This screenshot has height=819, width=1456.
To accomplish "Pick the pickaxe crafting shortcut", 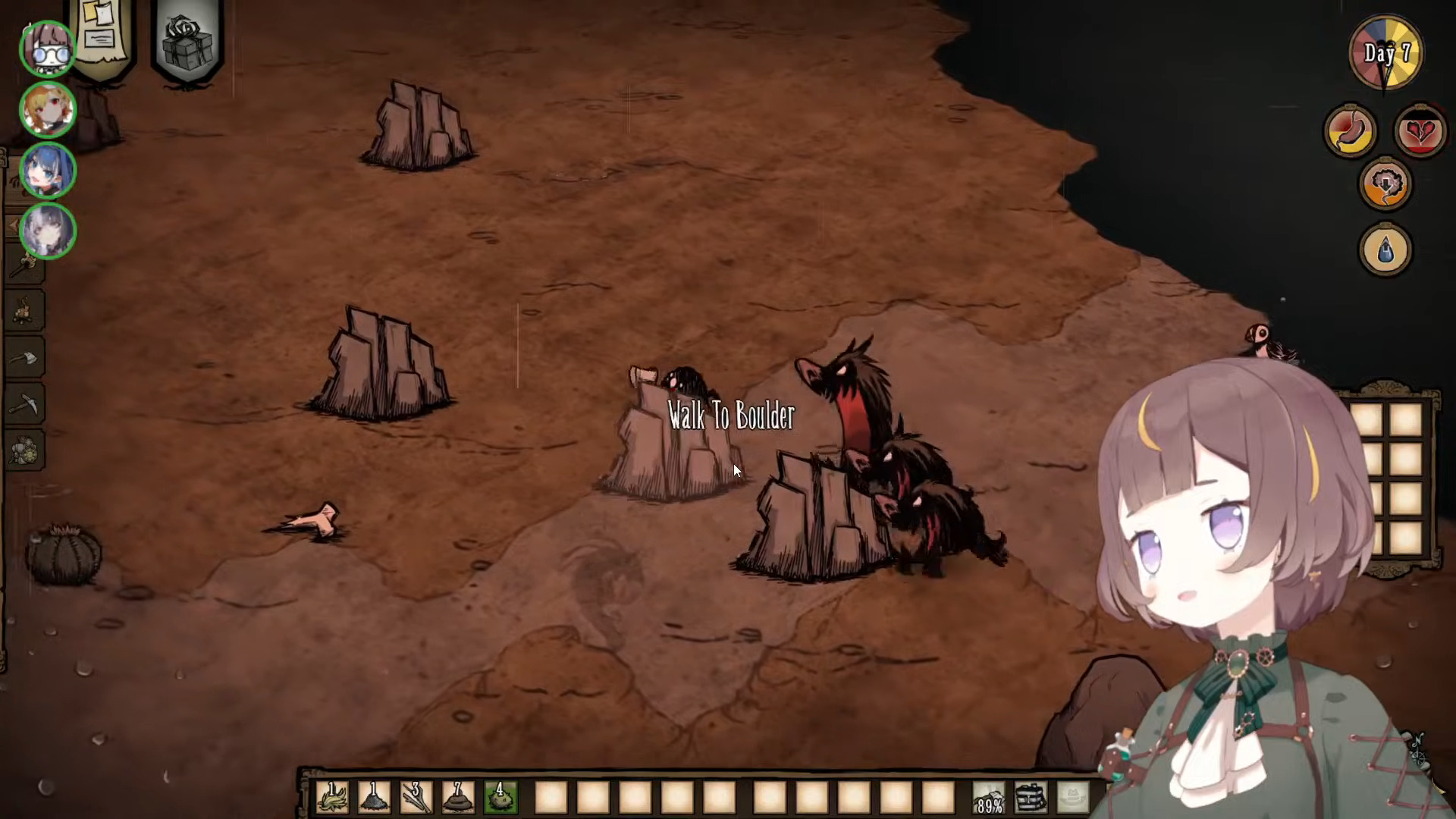I will [27, 405].
